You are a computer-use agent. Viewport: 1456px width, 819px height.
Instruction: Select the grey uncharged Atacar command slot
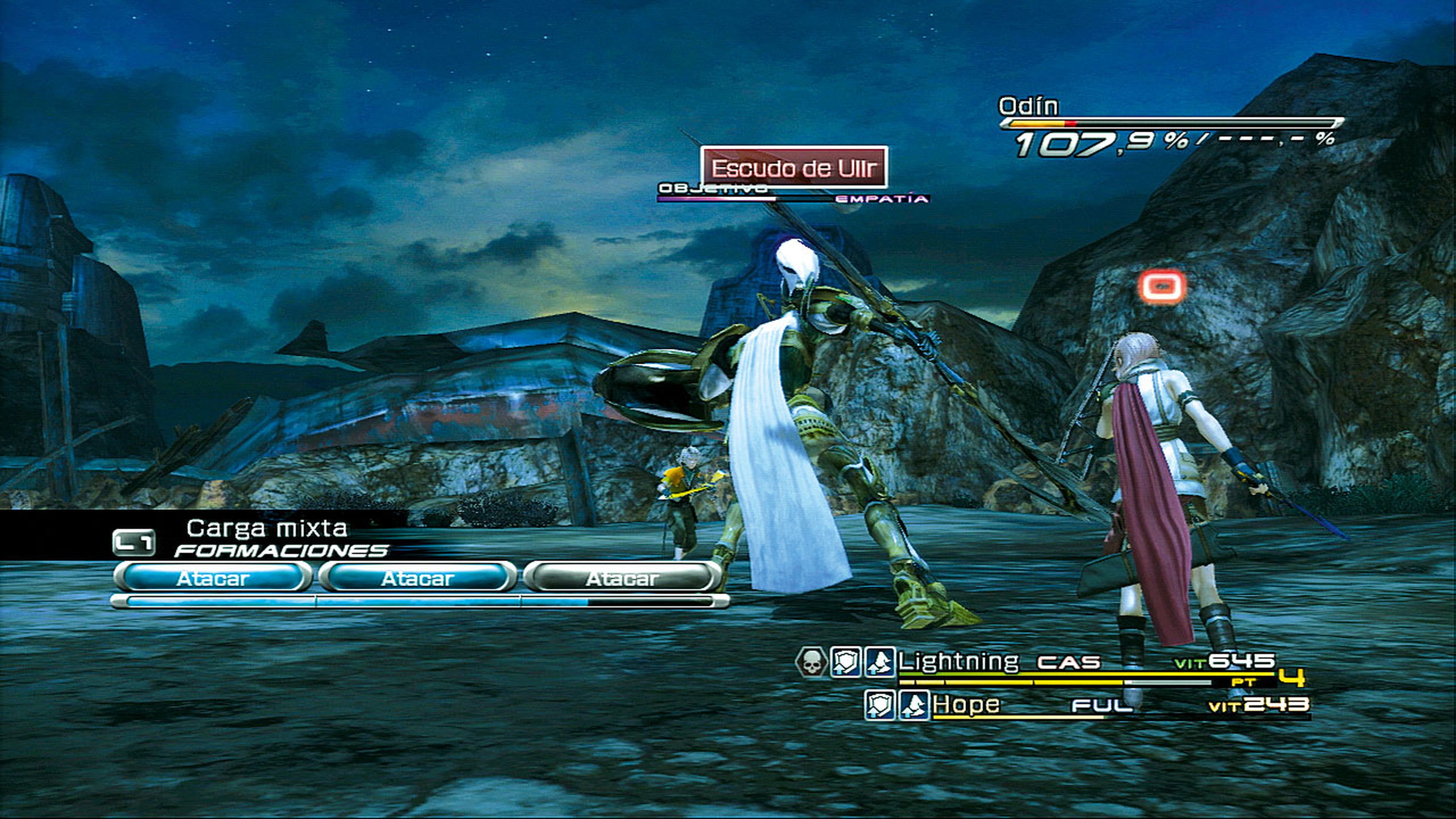pyautogui.click(x=622, y=577)
